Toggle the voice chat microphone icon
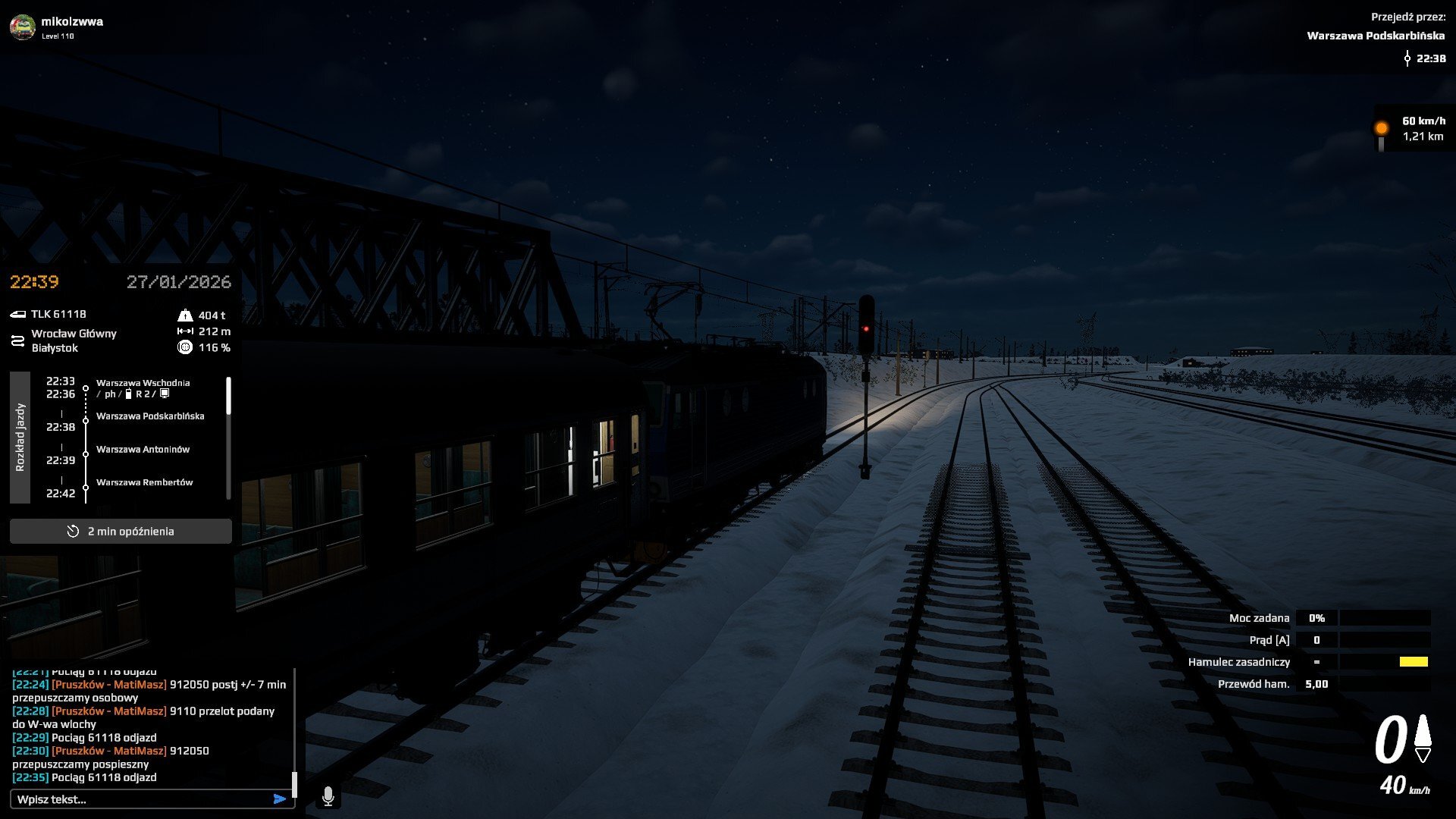The image size is (1456, 819). tap(328, 796)
